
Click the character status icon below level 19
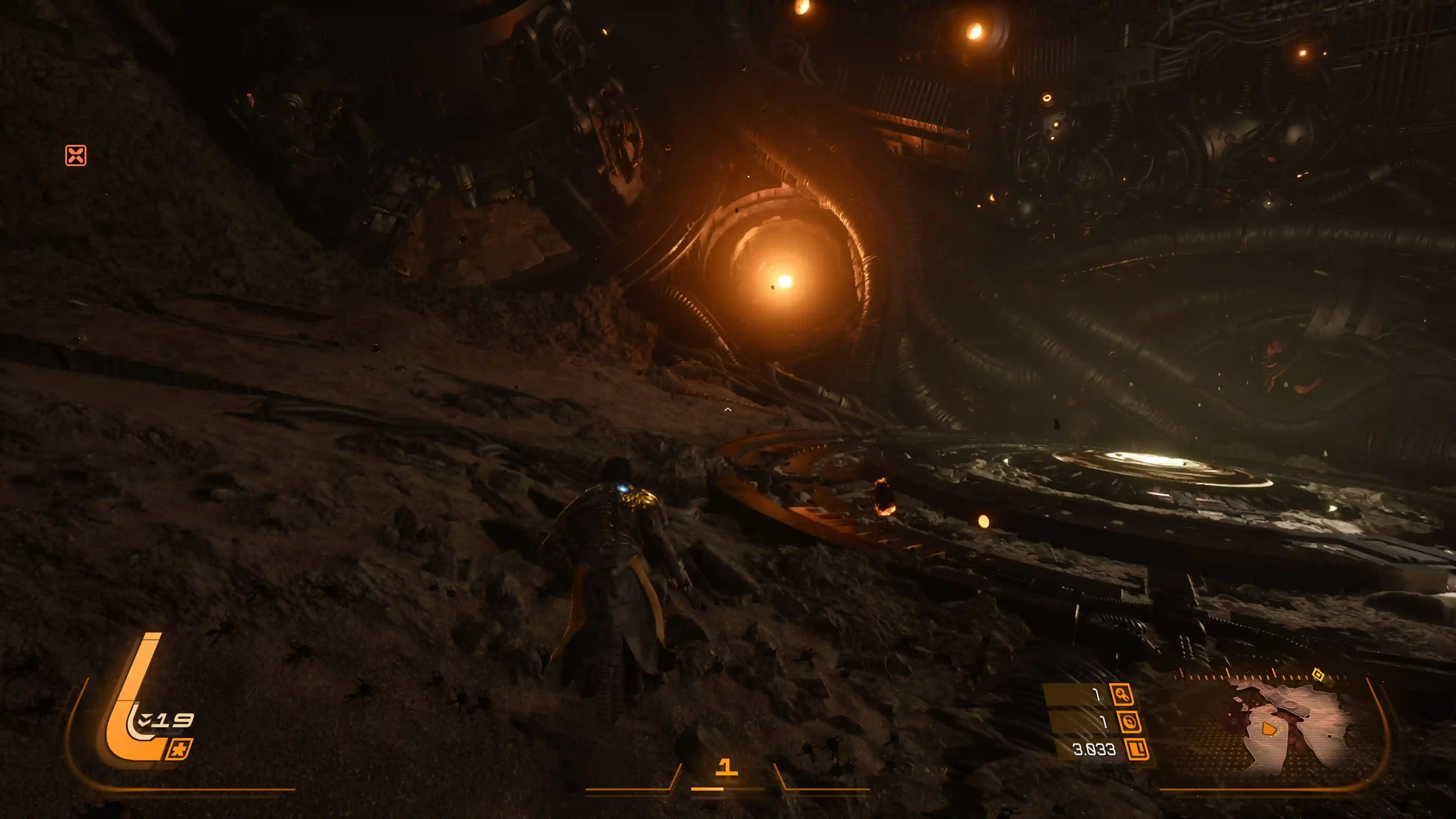[x=179, y=749]
